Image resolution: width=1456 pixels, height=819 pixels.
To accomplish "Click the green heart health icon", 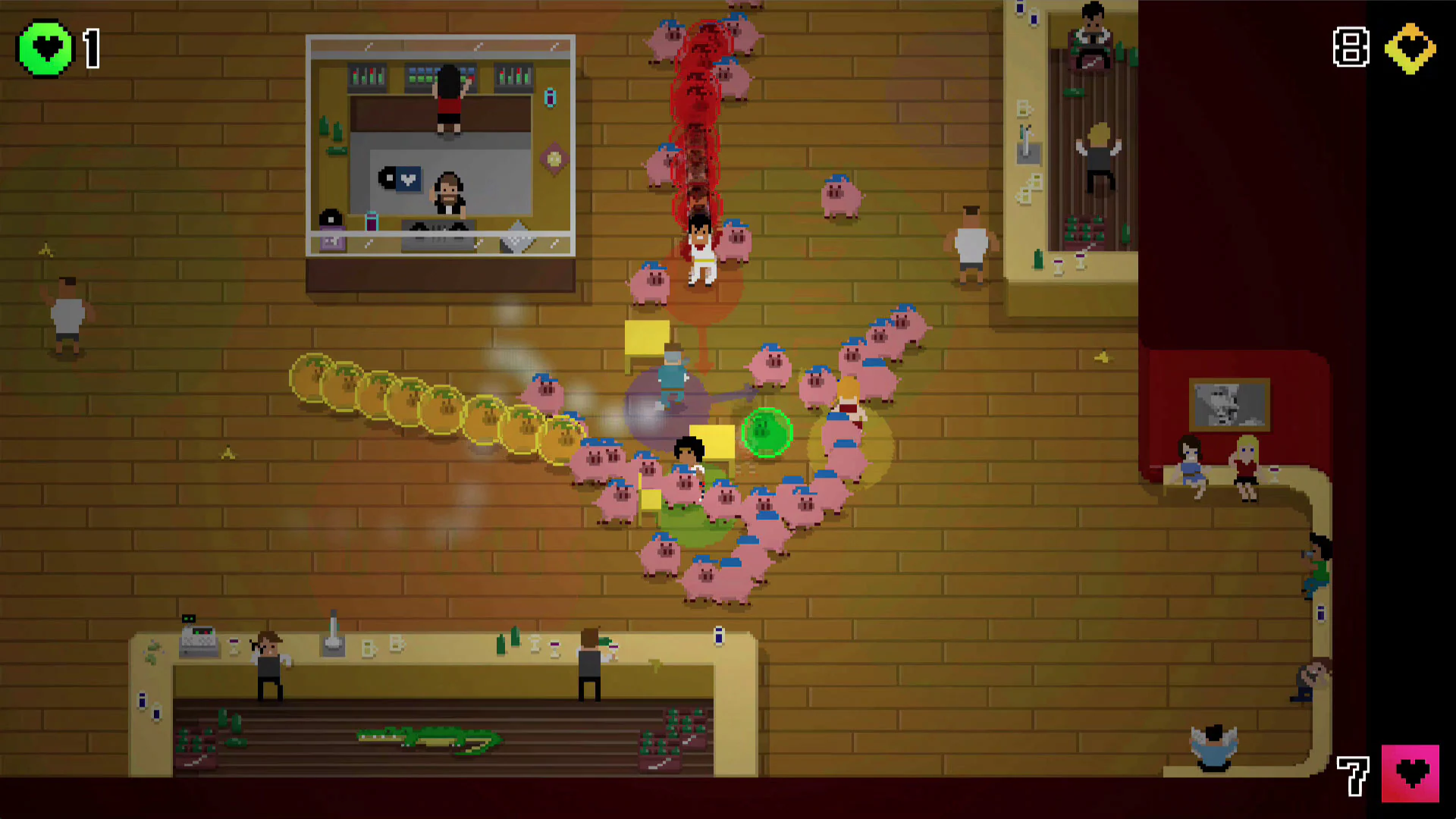I will click(45, 49).
